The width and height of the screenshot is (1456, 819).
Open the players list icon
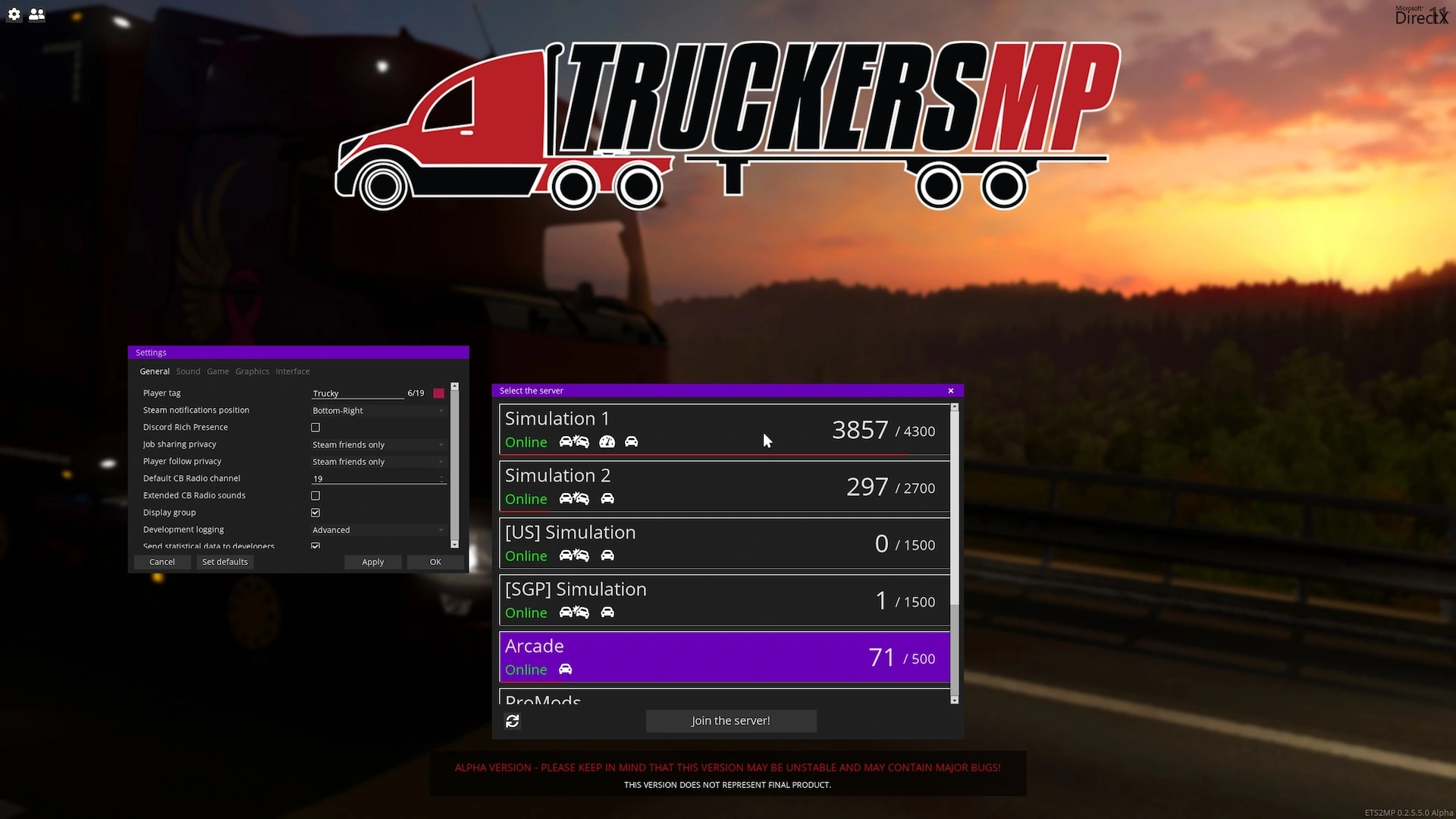point(36,14)
